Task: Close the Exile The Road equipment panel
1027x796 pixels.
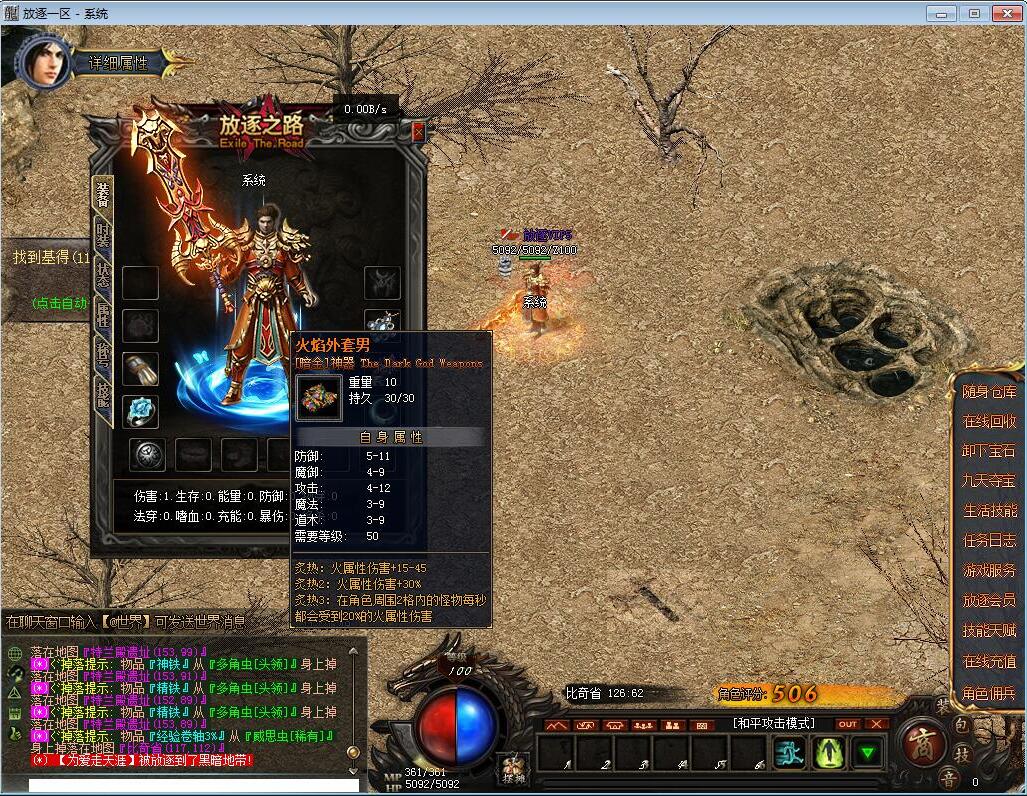Action: 418,131
